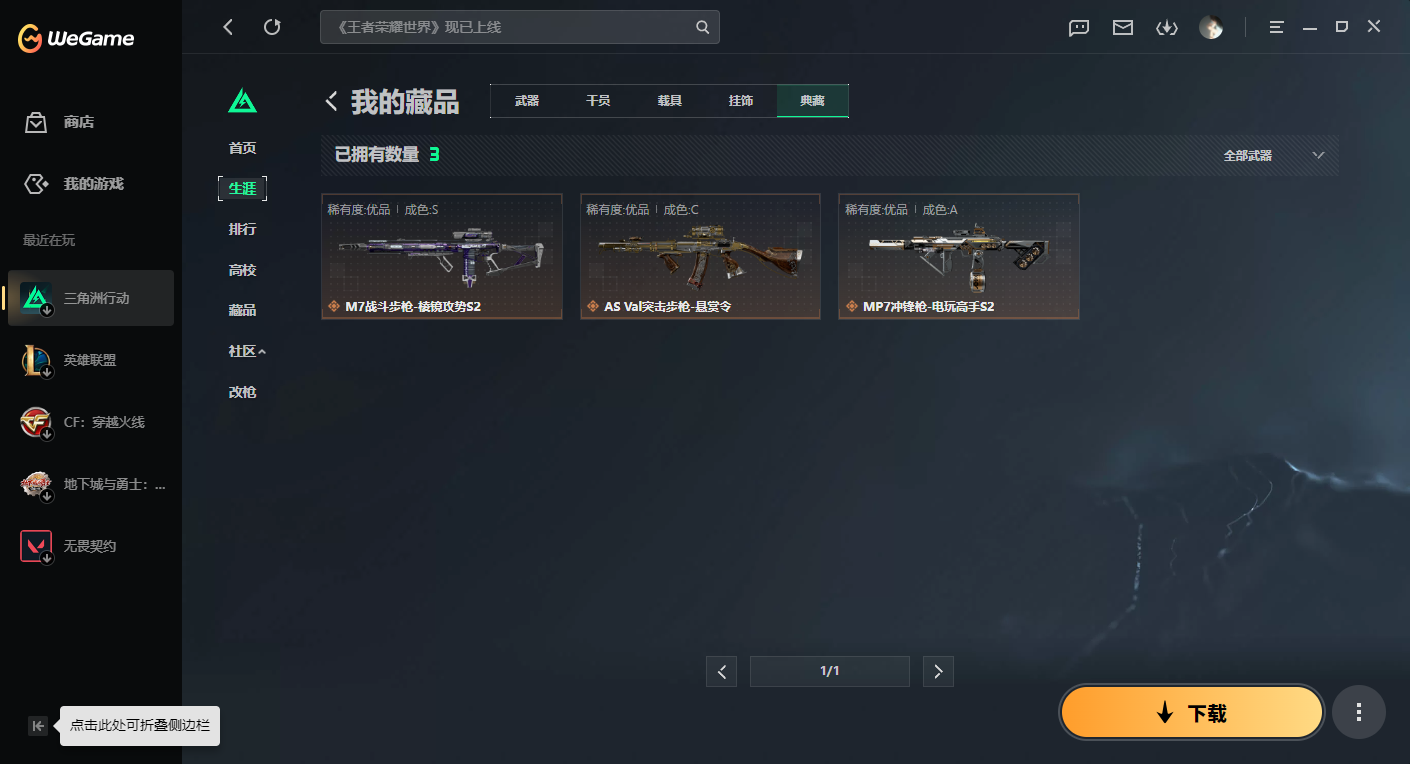Open 无畏契约 from the sidebar

(90, 545)
